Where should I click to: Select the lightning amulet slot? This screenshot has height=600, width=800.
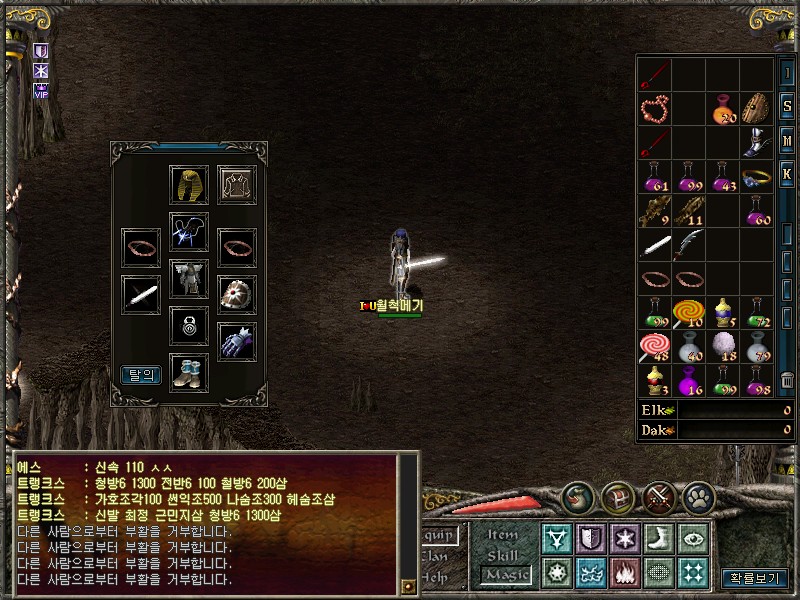[189, 232]
